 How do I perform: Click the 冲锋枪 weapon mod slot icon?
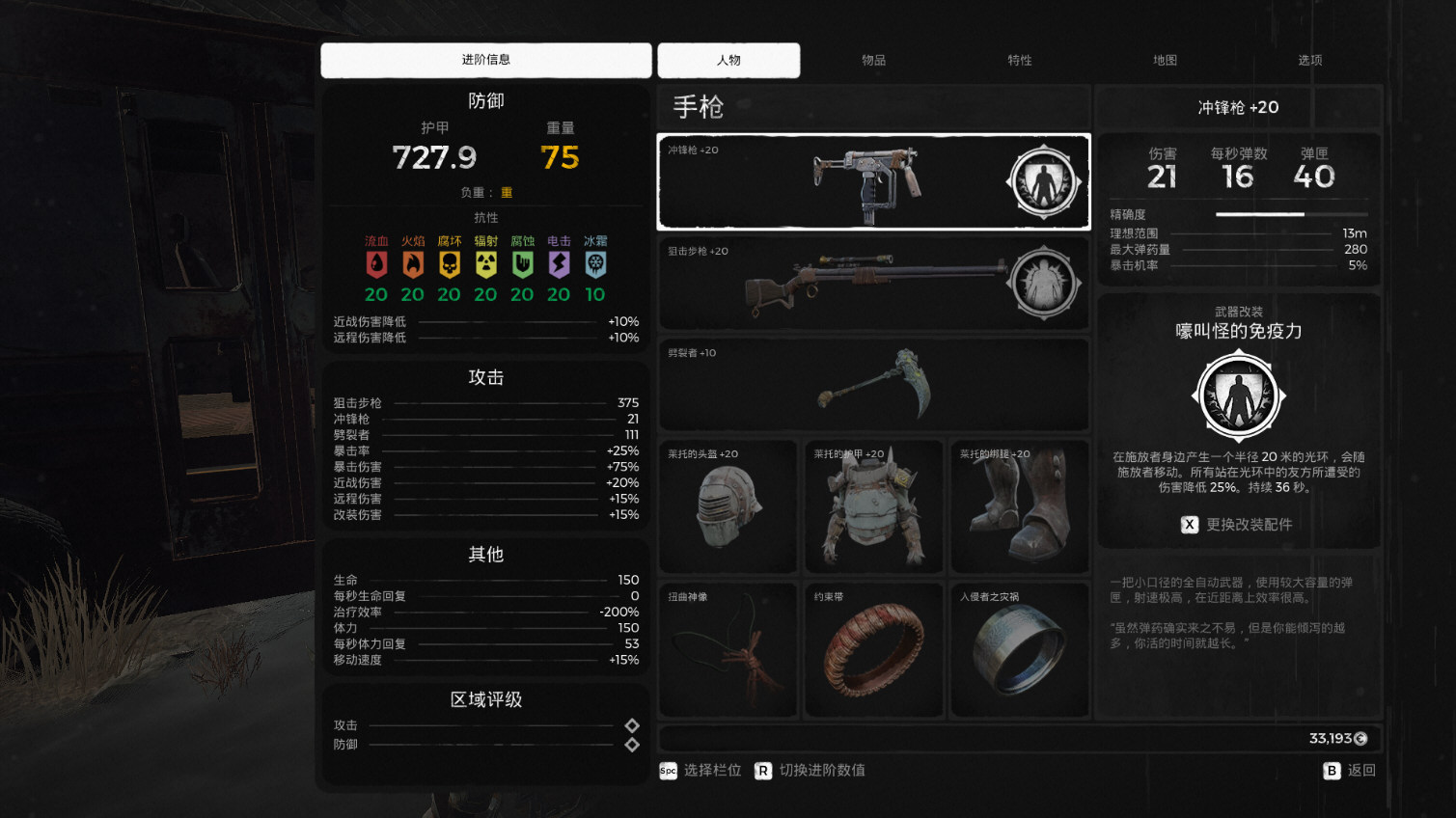(x=1045, y=181)
